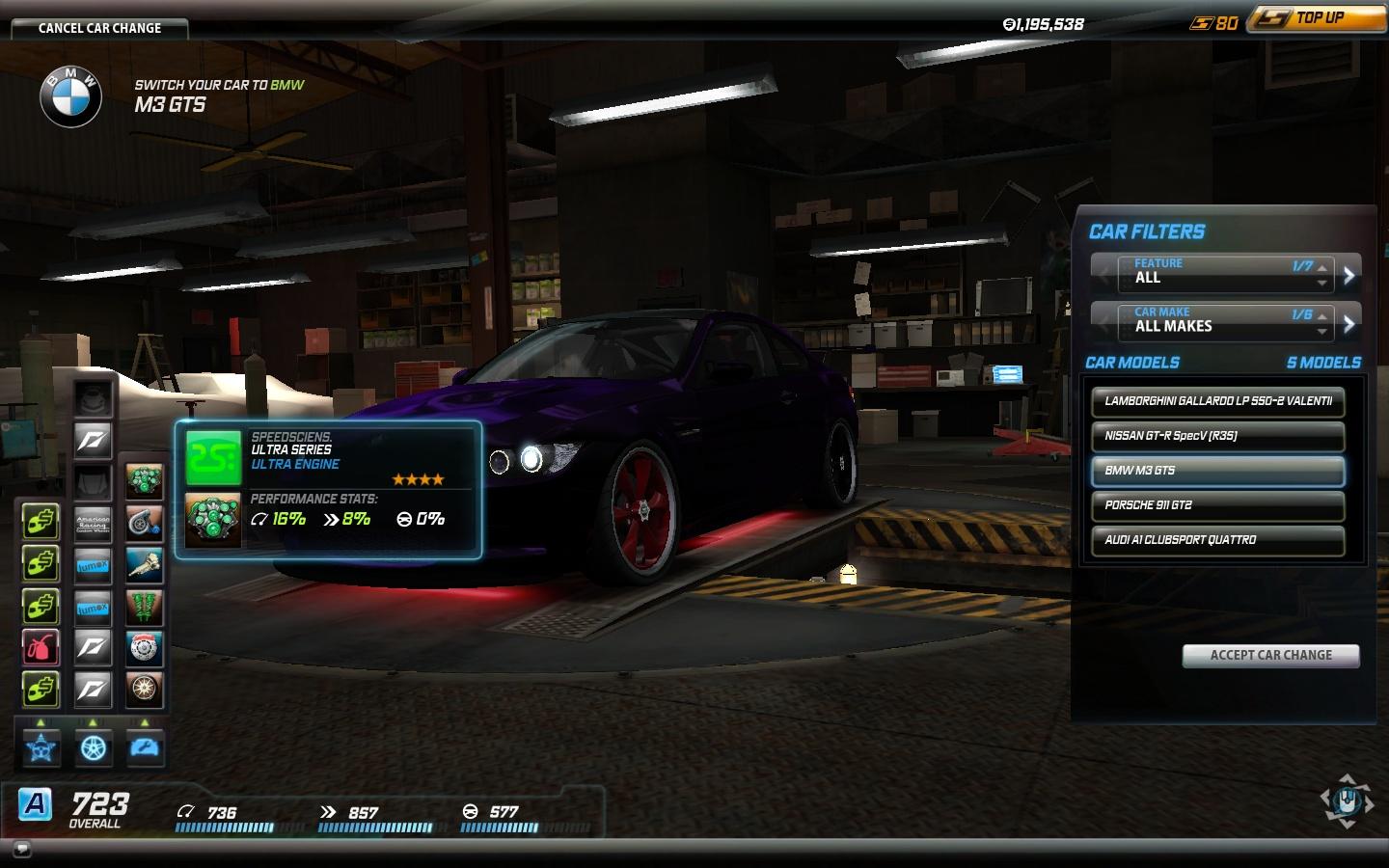Image resolution: width=1389 pixels, height=868 pixels.
Task: Select the green engine performance part
Action: point(145,480)
